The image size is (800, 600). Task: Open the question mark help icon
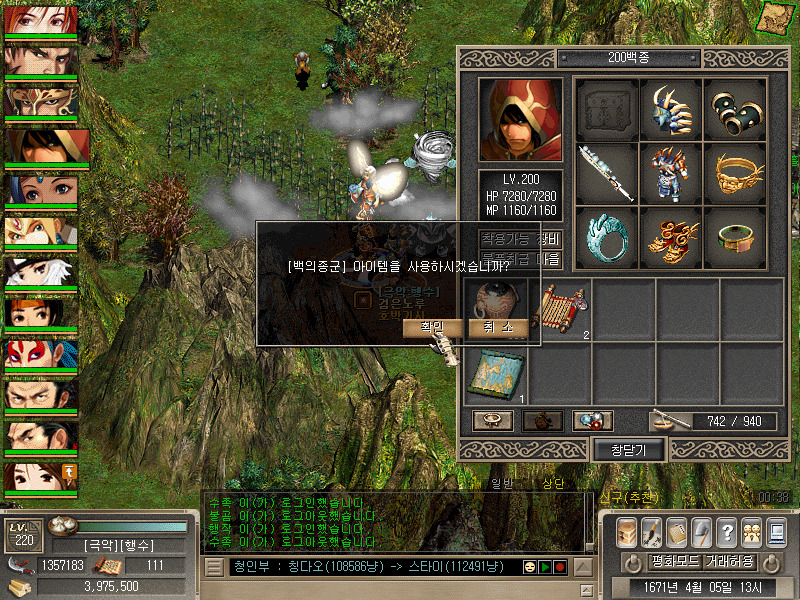point(726,531)
